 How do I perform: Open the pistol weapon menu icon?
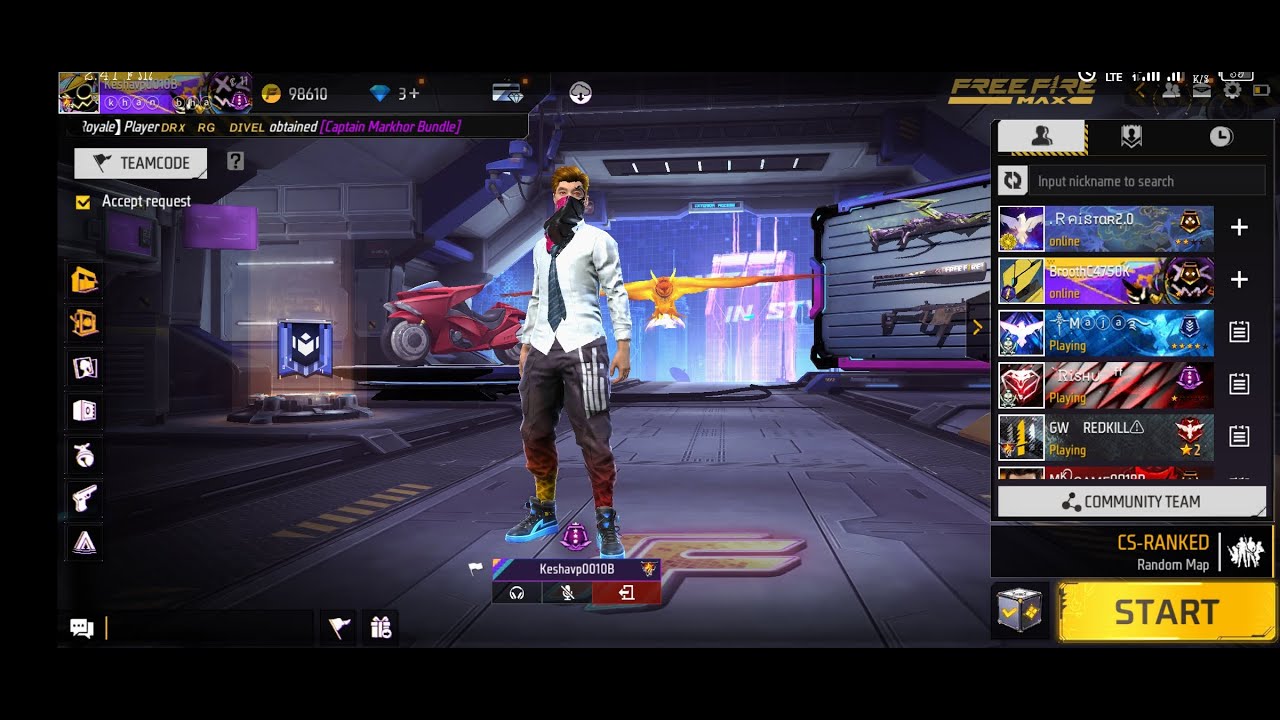[84, 498]
